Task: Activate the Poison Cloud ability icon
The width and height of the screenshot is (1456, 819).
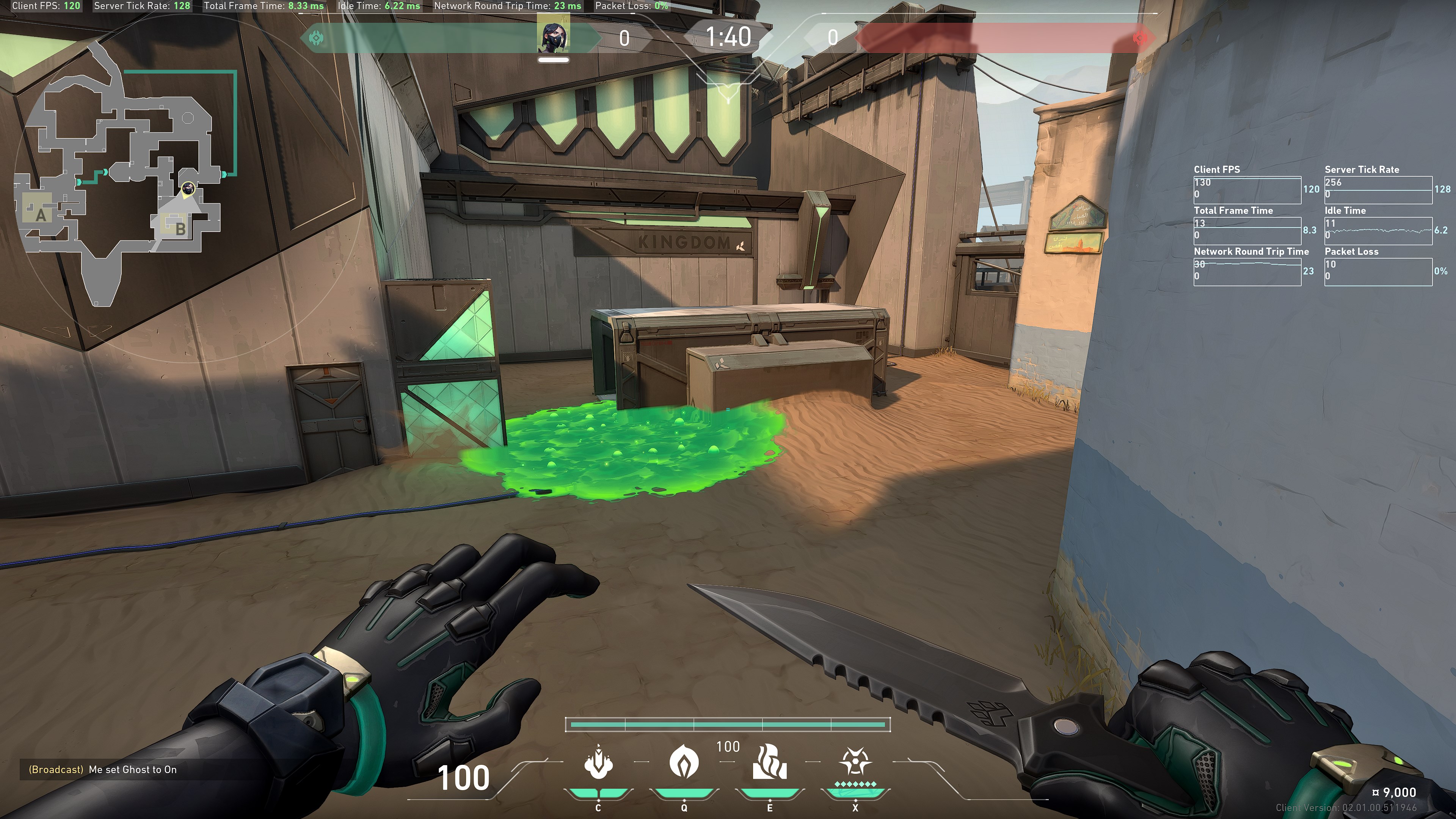Action: click(x=684, y=762)
